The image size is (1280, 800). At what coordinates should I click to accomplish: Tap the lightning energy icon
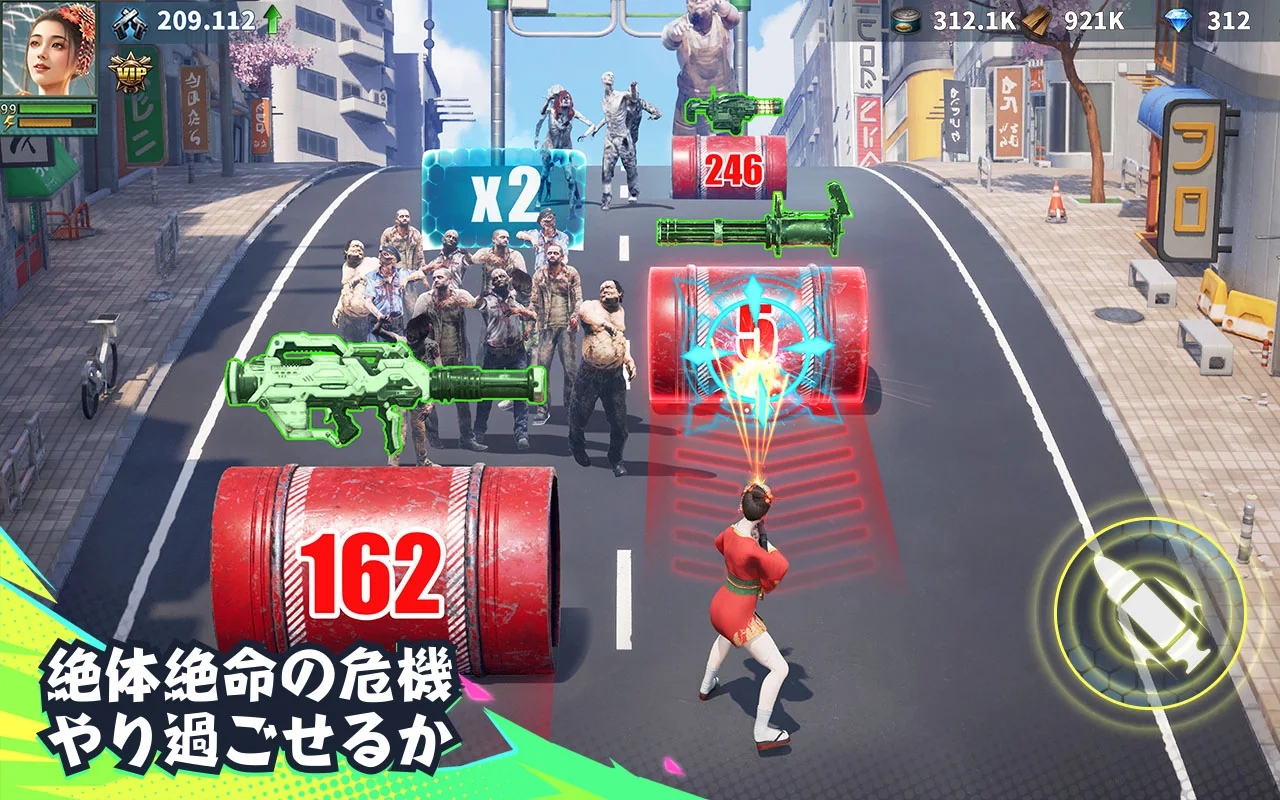coord(9,121)
